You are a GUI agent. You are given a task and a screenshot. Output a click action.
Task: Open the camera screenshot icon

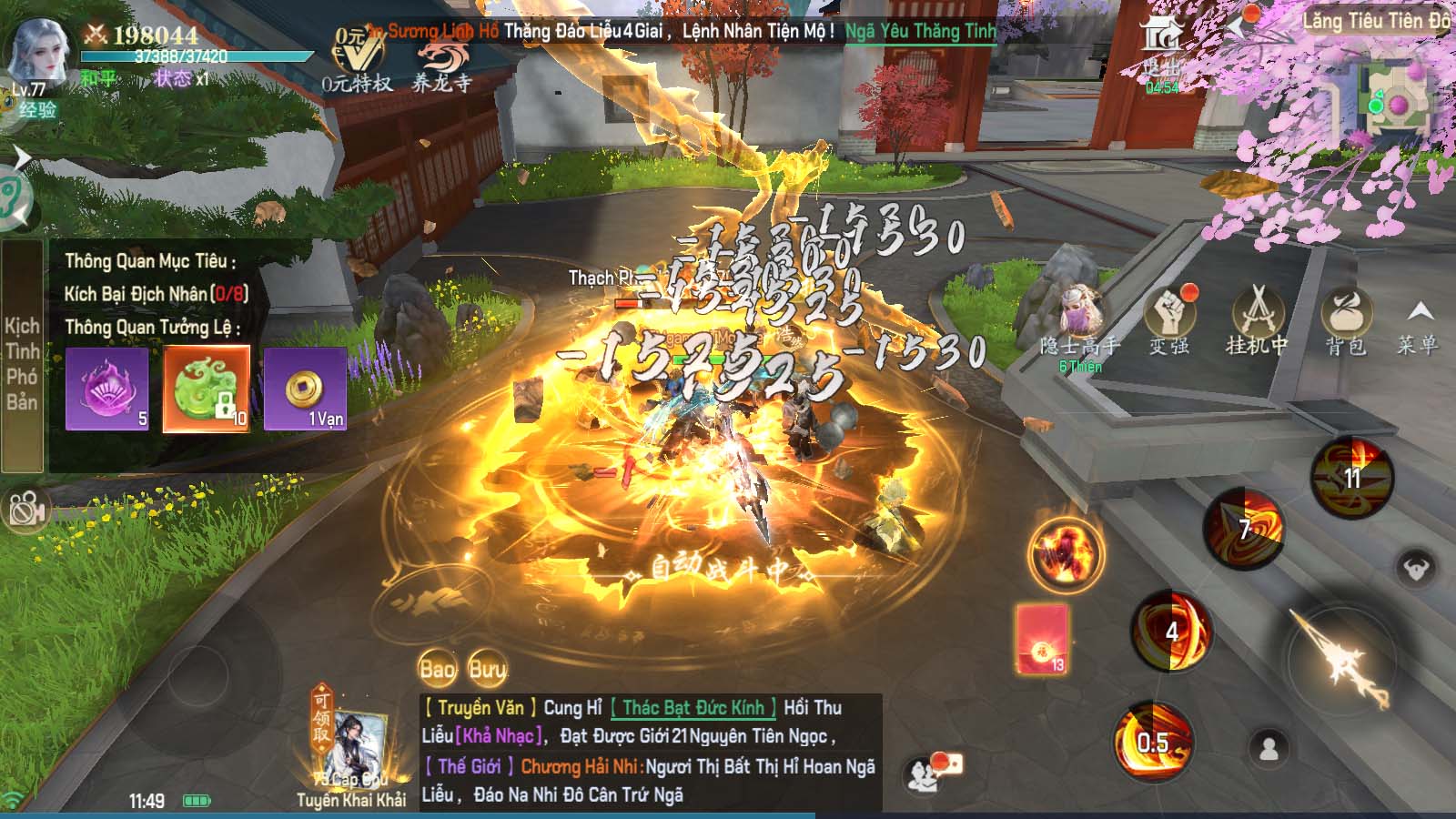[x=25, y=510]
